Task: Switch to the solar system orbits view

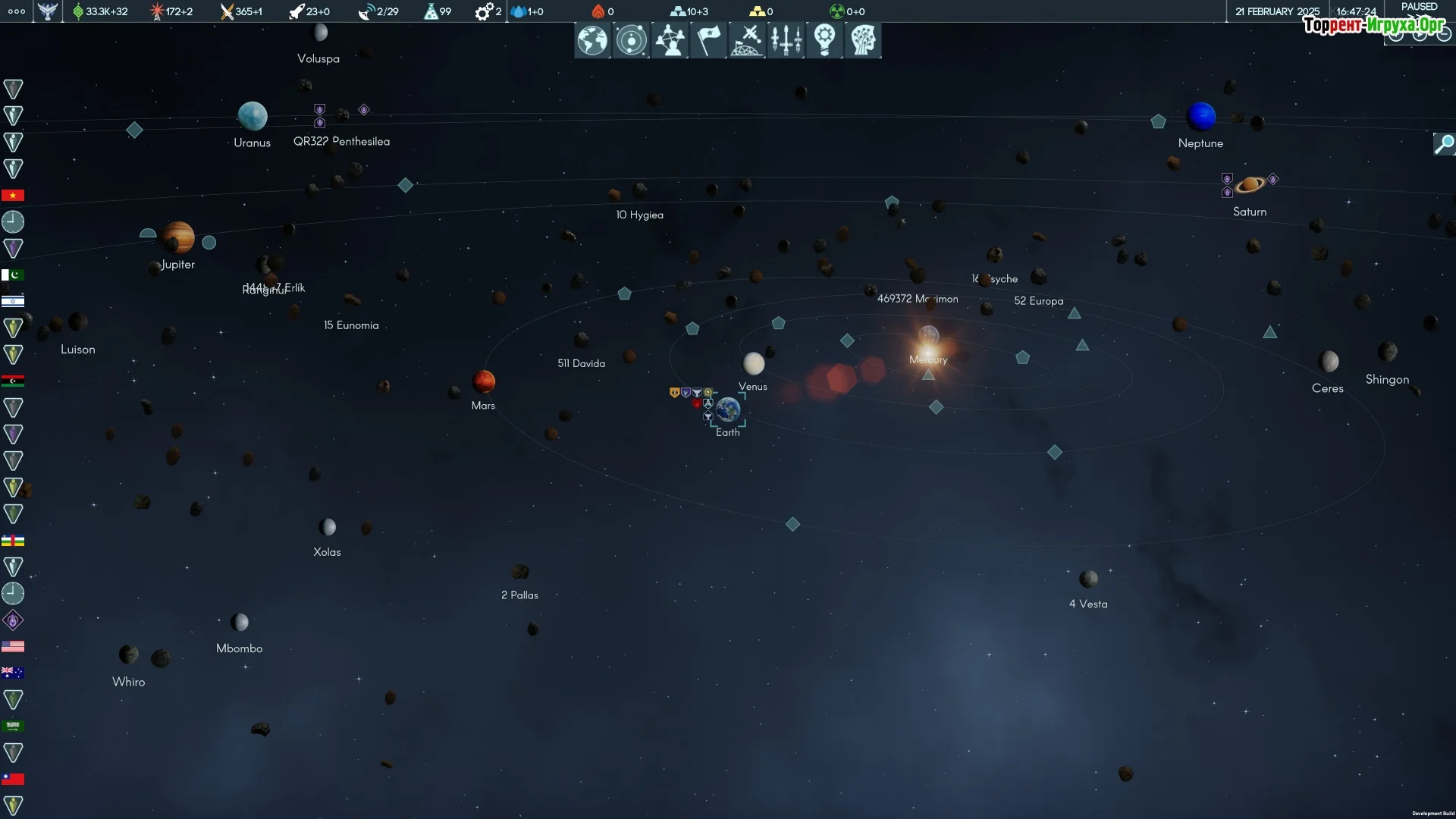Action: point(631,40)
